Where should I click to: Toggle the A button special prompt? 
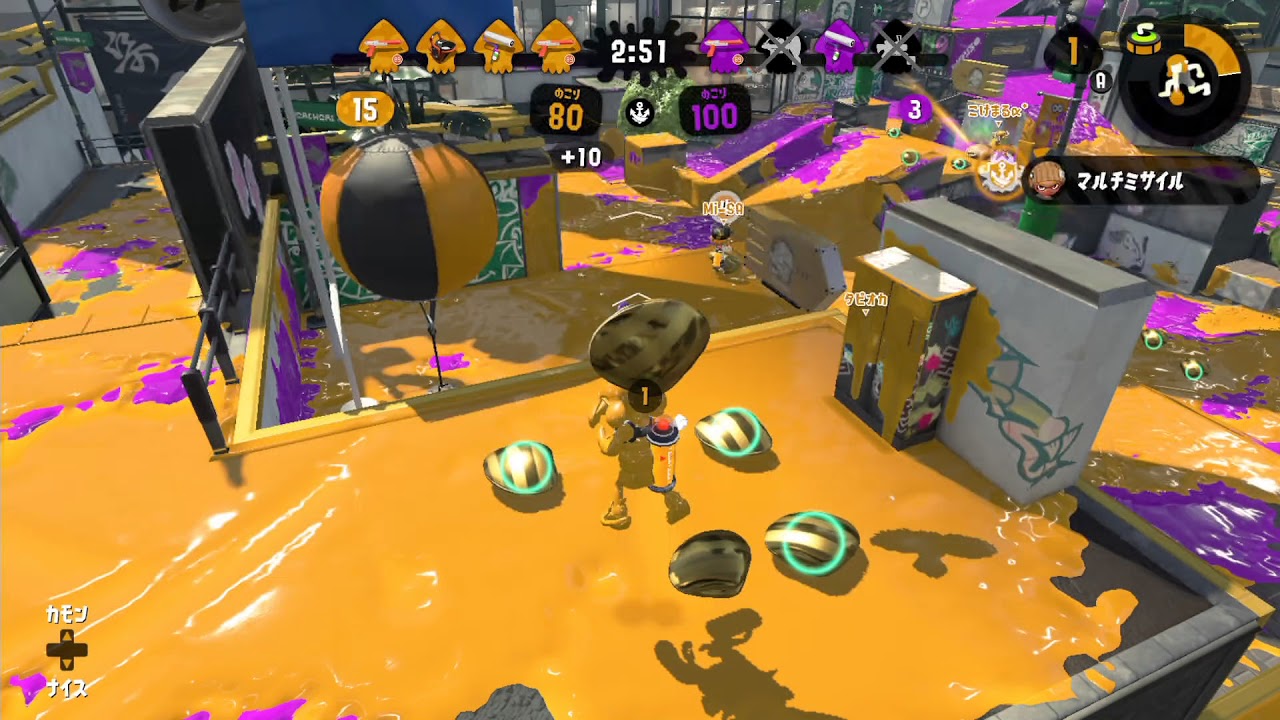click(x=1100, y=81)
